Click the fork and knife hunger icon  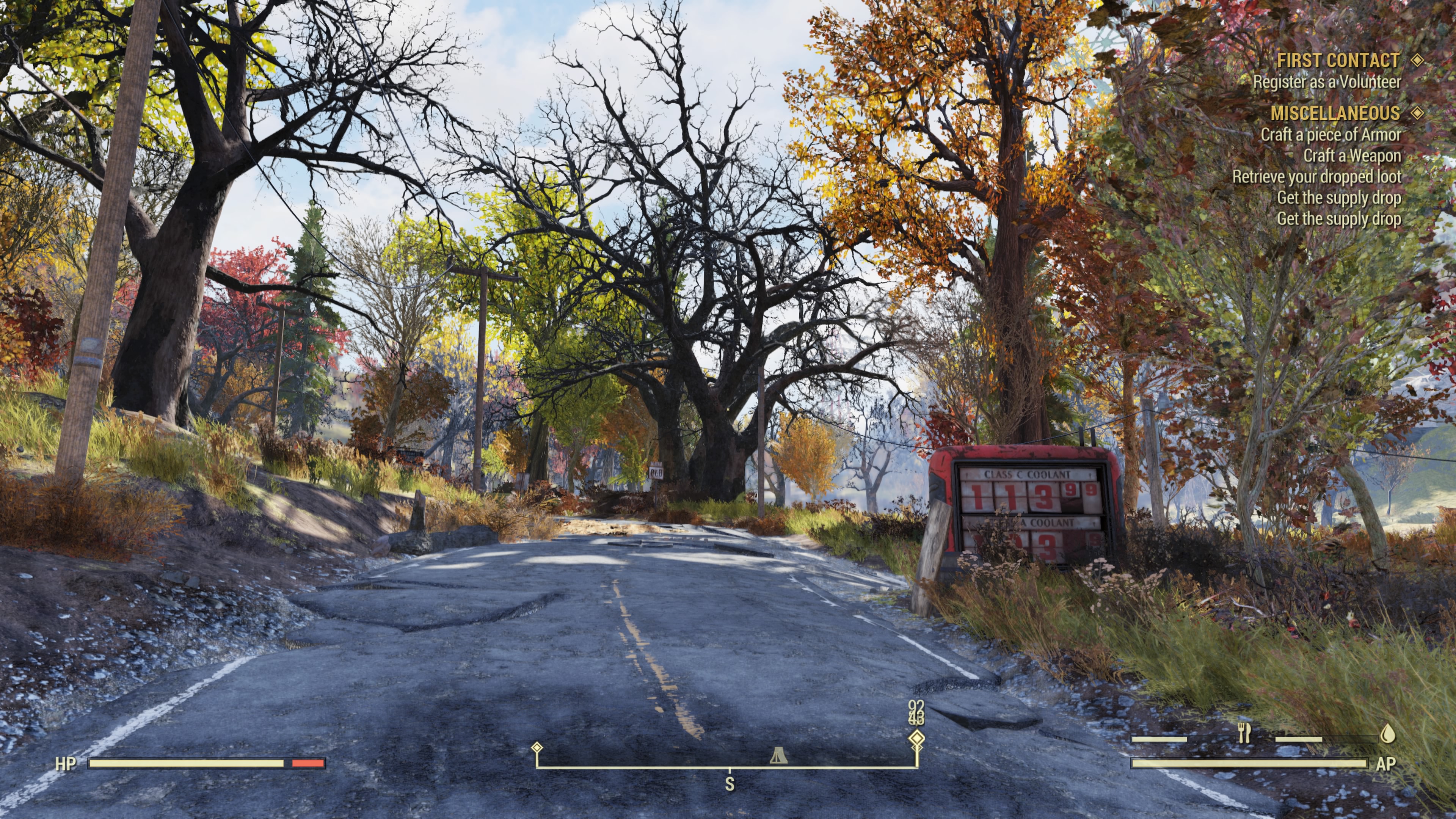point(1244,733)
